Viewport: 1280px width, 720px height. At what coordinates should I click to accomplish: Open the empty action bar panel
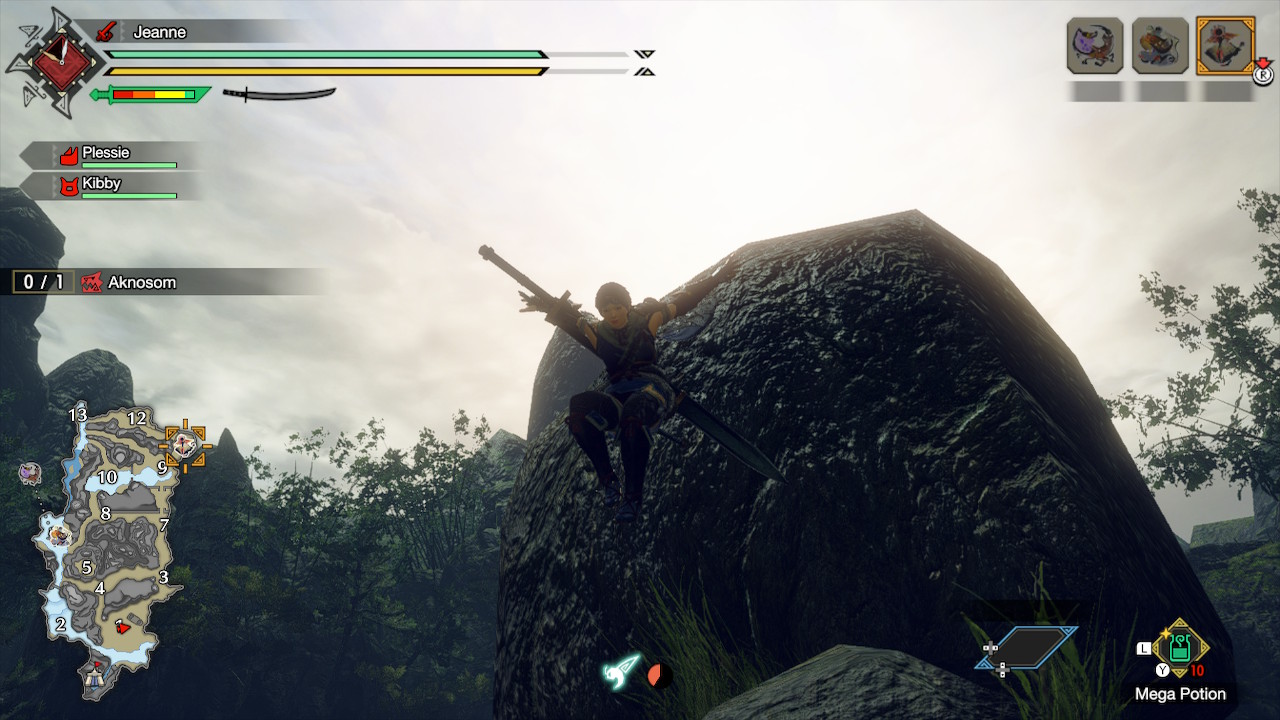[1027, 648]
